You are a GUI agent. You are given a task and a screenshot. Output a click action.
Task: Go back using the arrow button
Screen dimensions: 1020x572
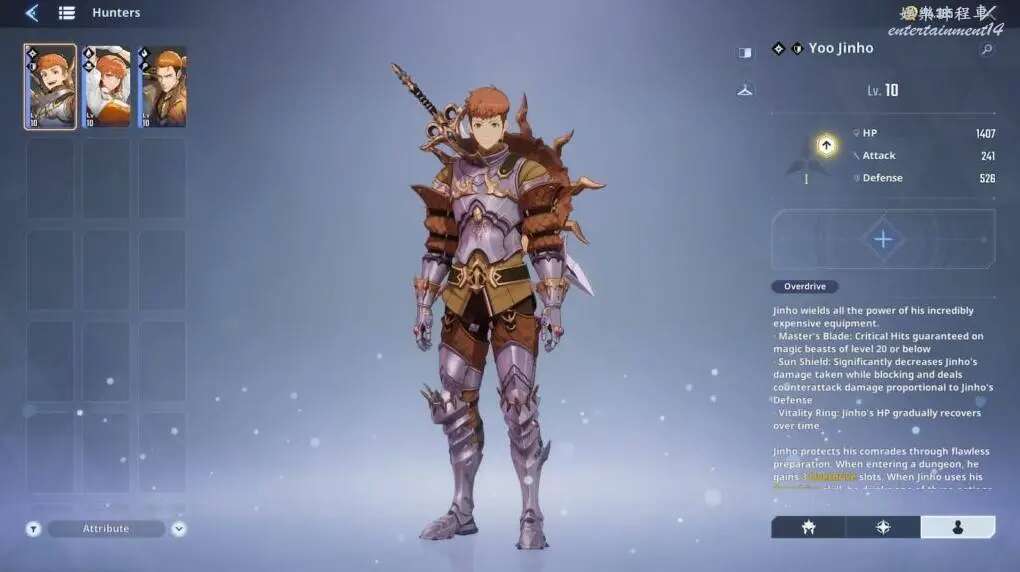32,13
